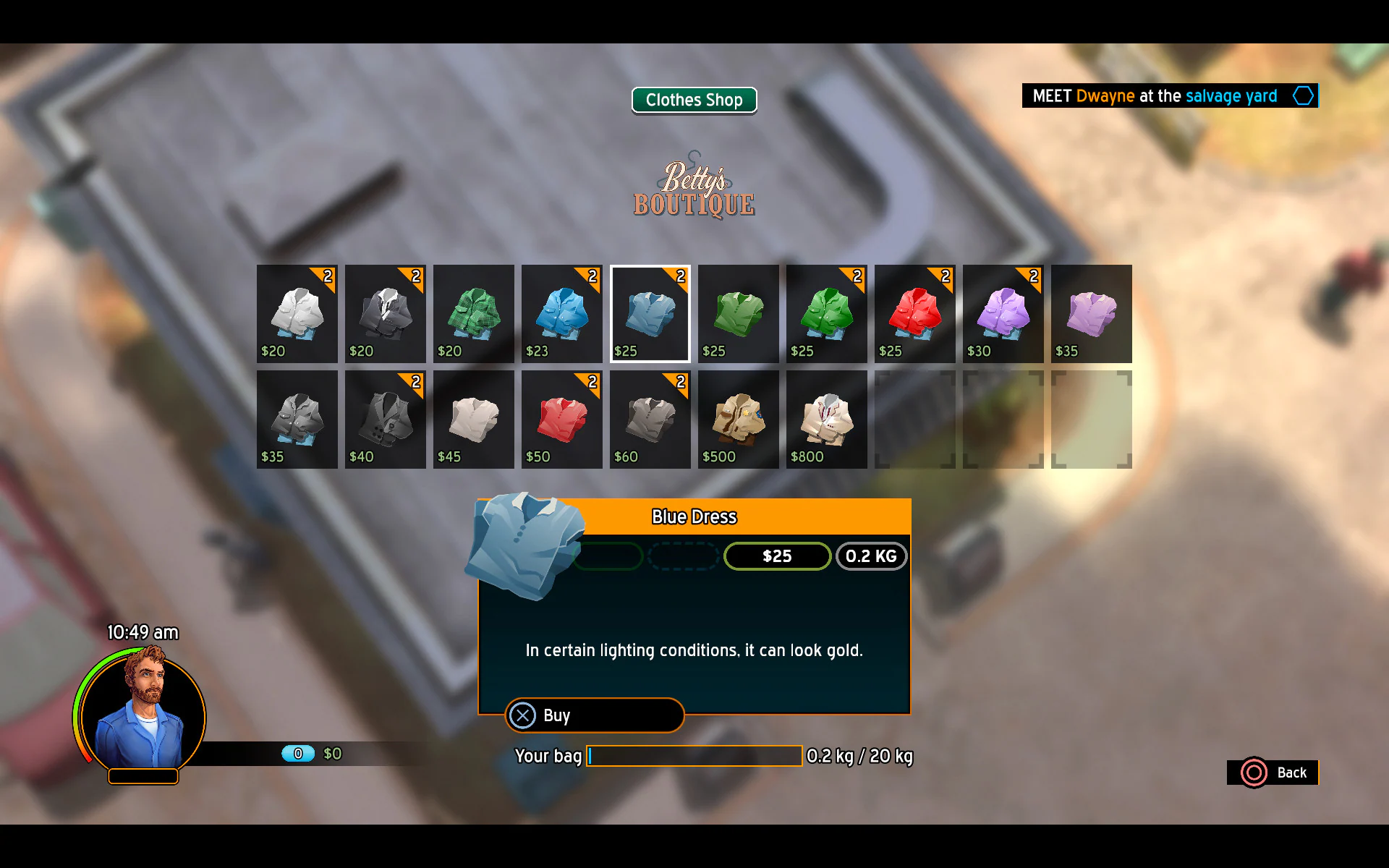Select the gray tee priced $60

click(x=650, y=420)
